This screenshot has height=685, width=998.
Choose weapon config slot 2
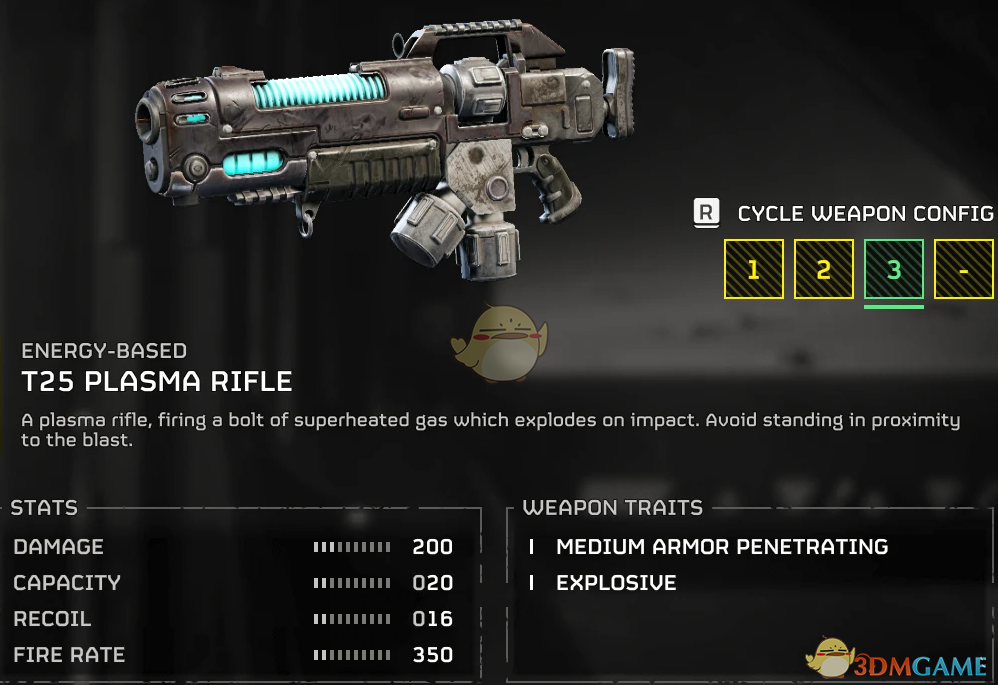(x=823, y=269)
